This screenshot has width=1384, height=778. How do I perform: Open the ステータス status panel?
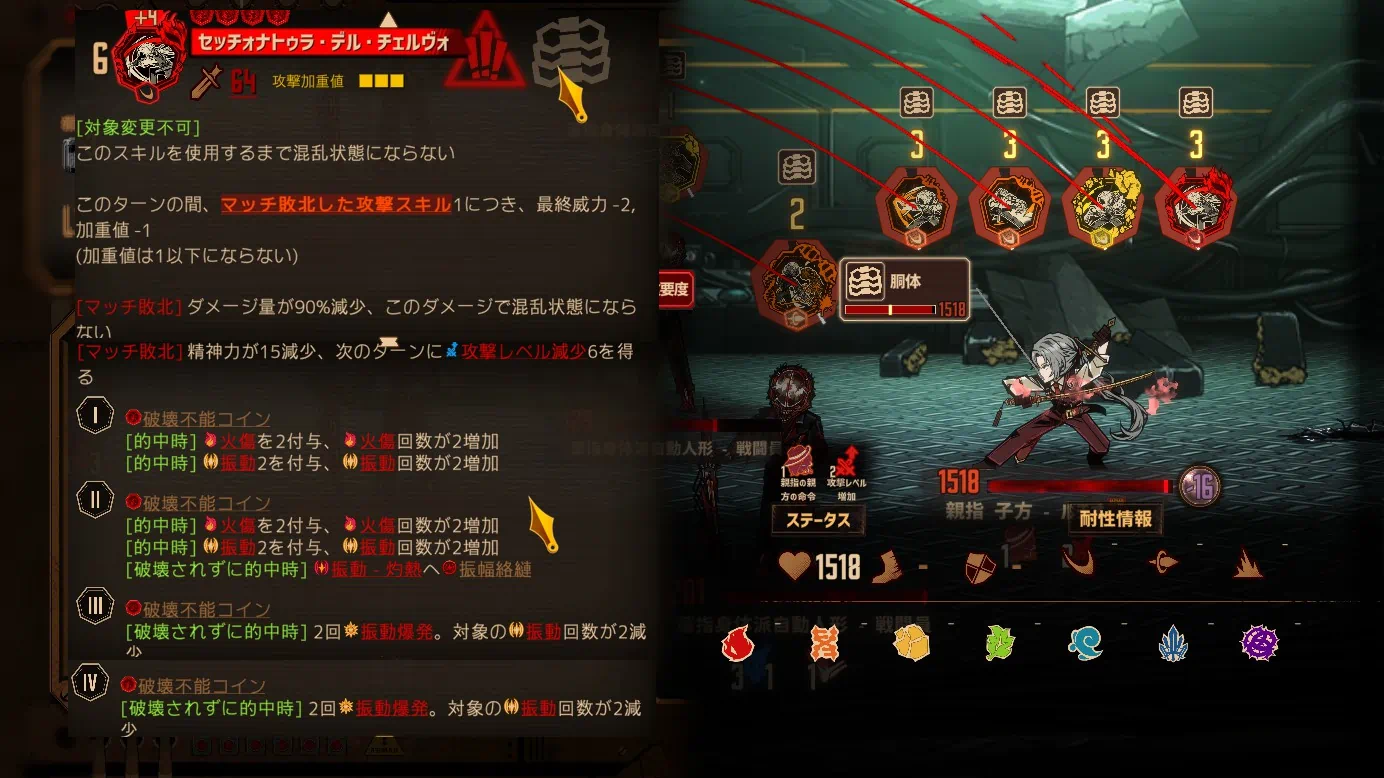(818, 520)
